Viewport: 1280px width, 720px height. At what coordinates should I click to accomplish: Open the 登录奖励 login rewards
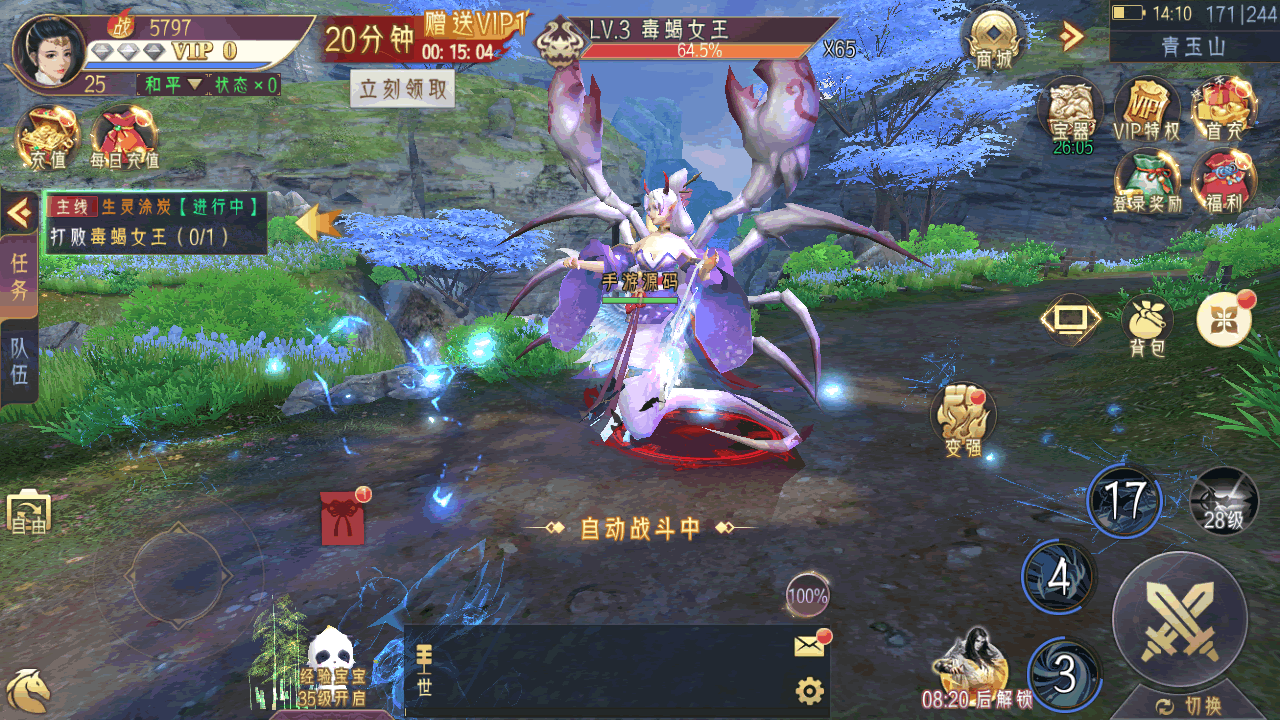[1146, 180]
